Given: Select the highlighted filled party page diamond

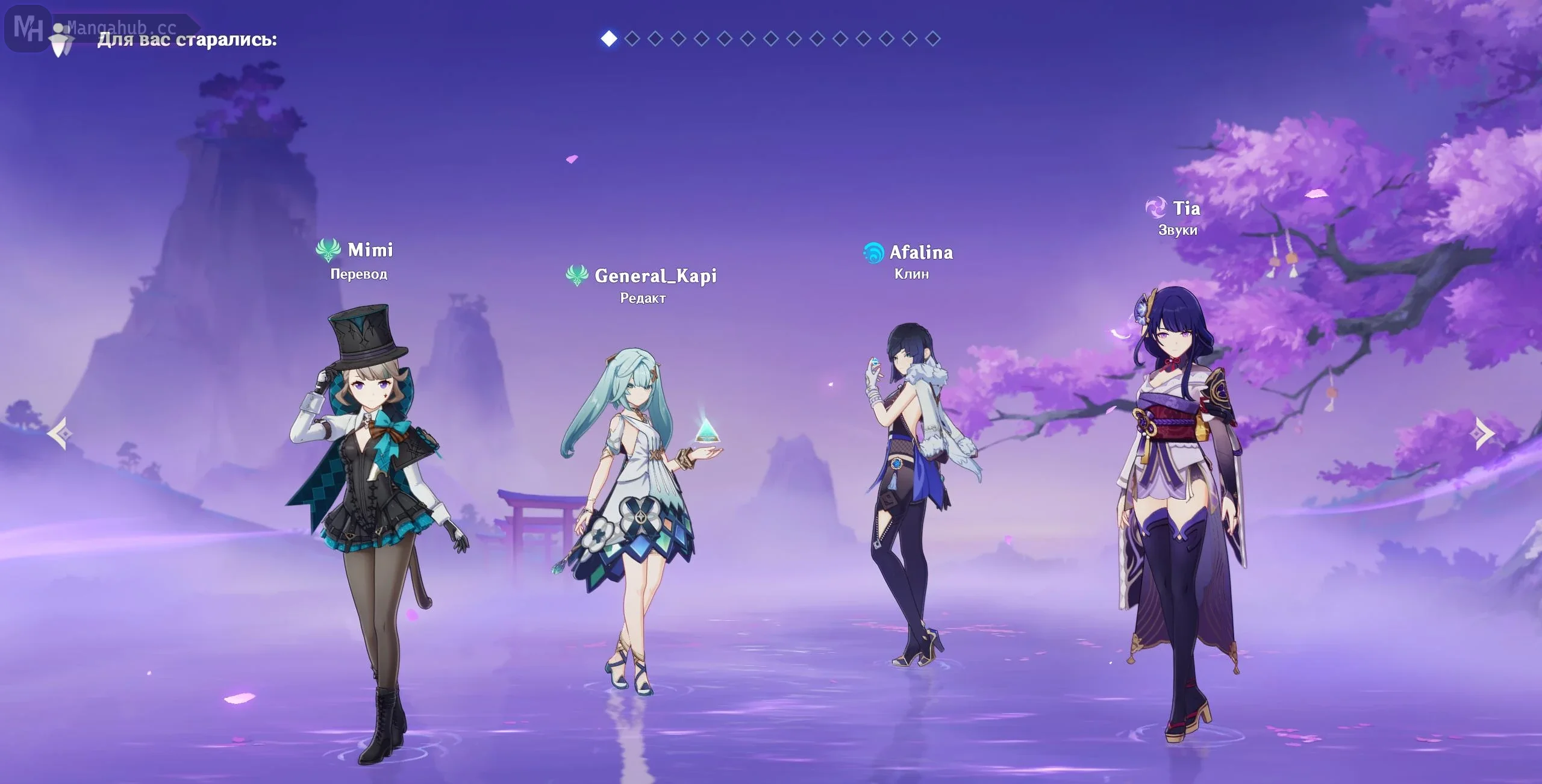Looking at the screenshot, I should point(609,39).
